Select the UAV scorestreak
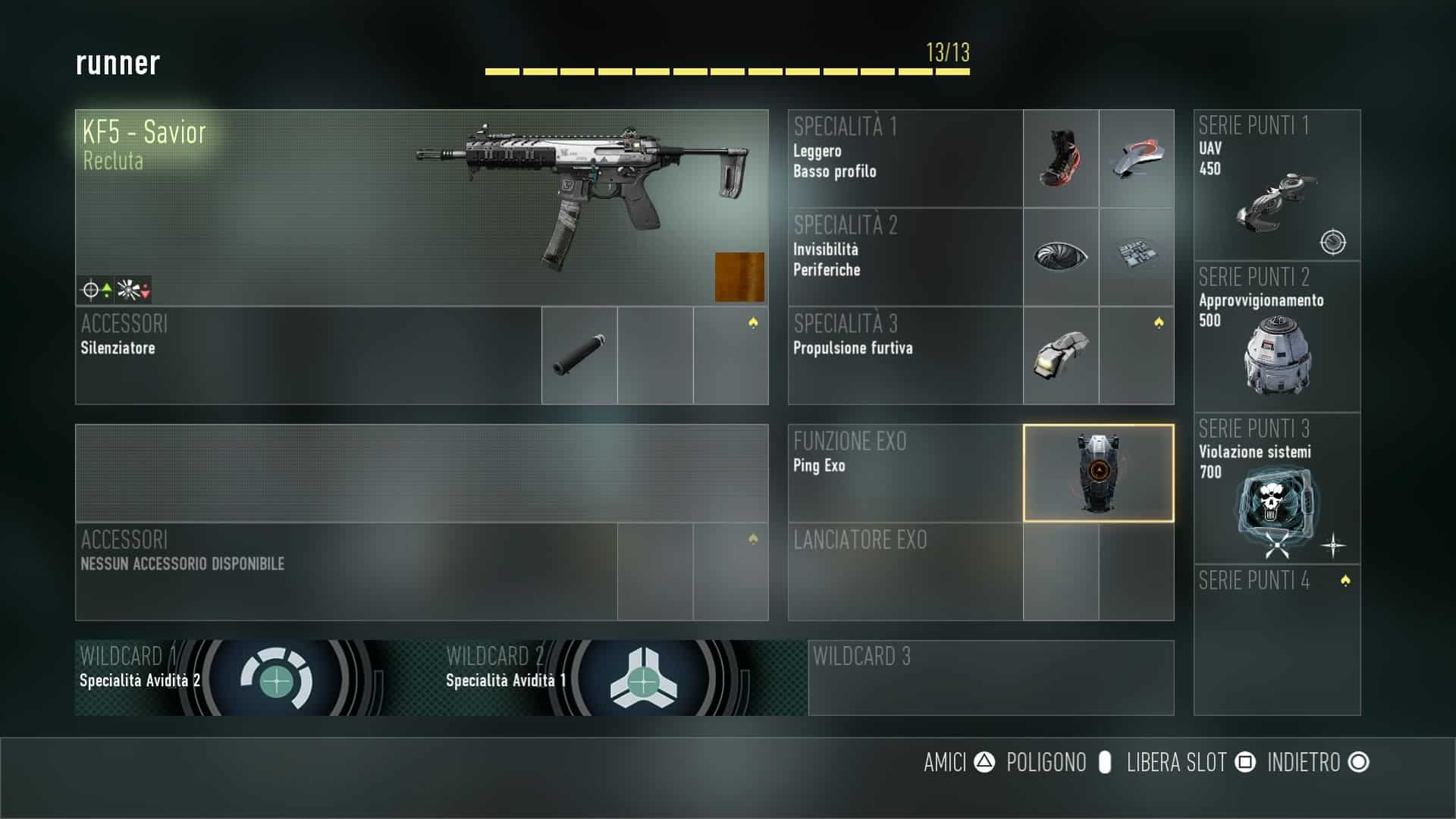Viewport: 1456px width, 819px height. click(1277, 185)
